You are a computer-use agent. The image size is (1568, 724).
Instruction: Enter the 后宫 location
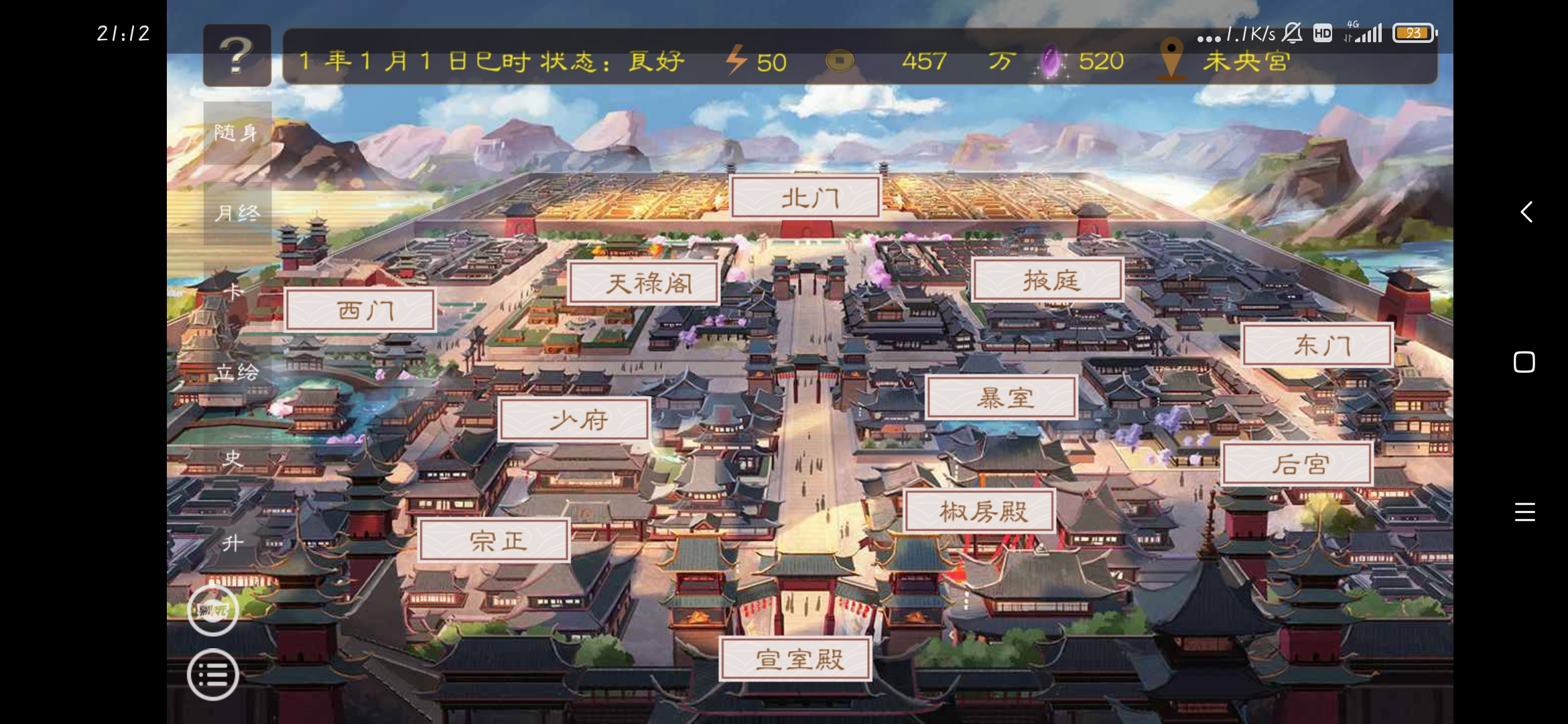tap(1296, 464)
